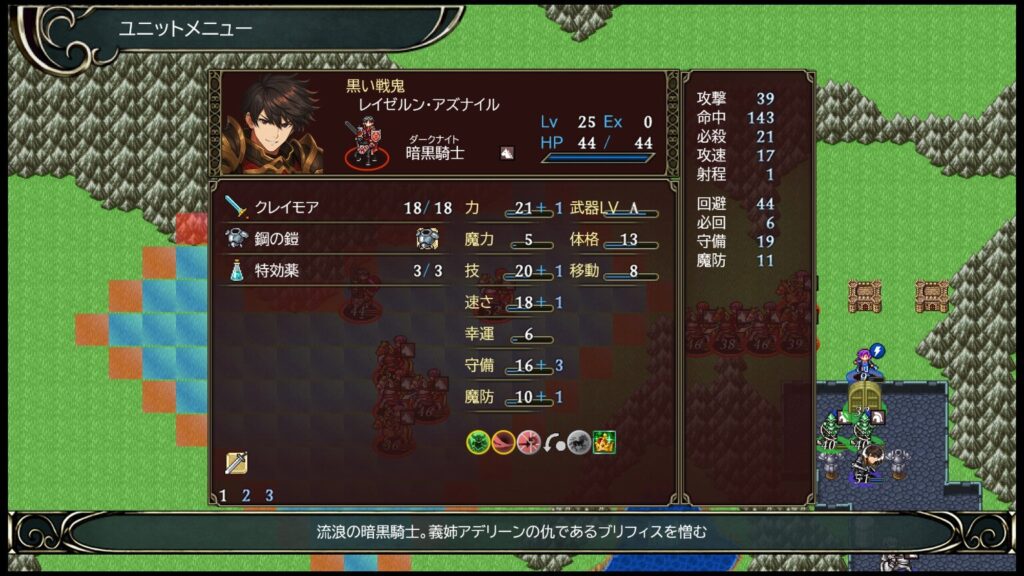Inspect the pink cracked-circle skill icon
The width and height of the screenshot is (1024, 576).
(529, 442)
